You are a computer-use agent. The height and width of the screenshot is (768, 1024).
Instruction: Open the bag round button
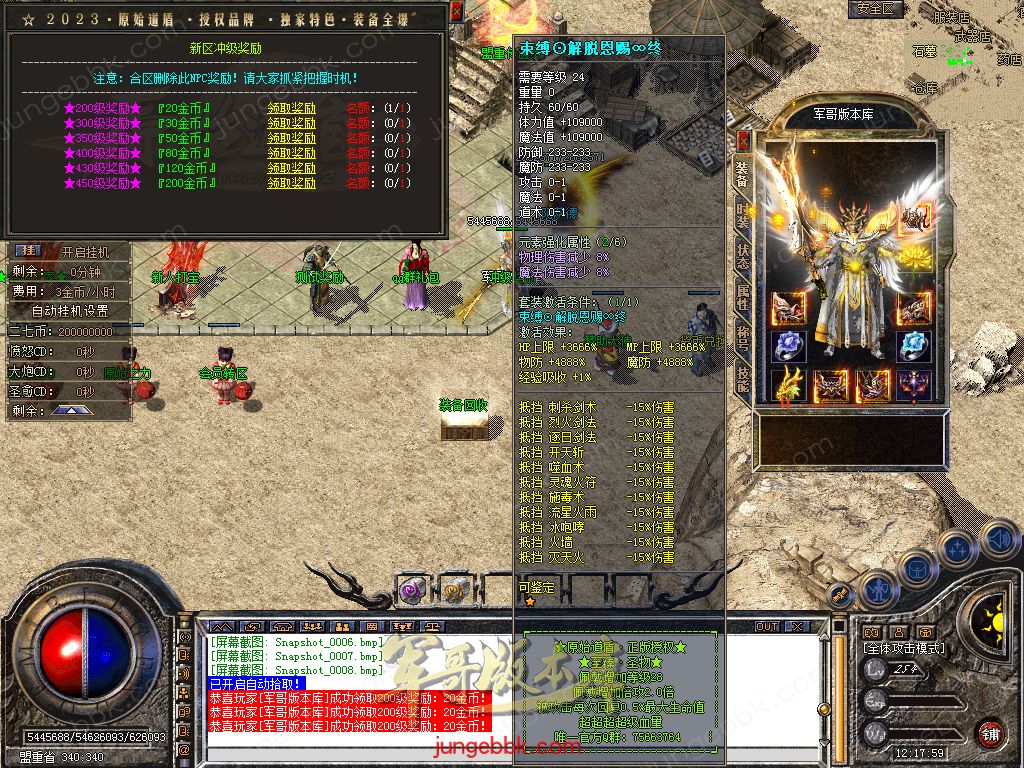[x=918, y=568]
